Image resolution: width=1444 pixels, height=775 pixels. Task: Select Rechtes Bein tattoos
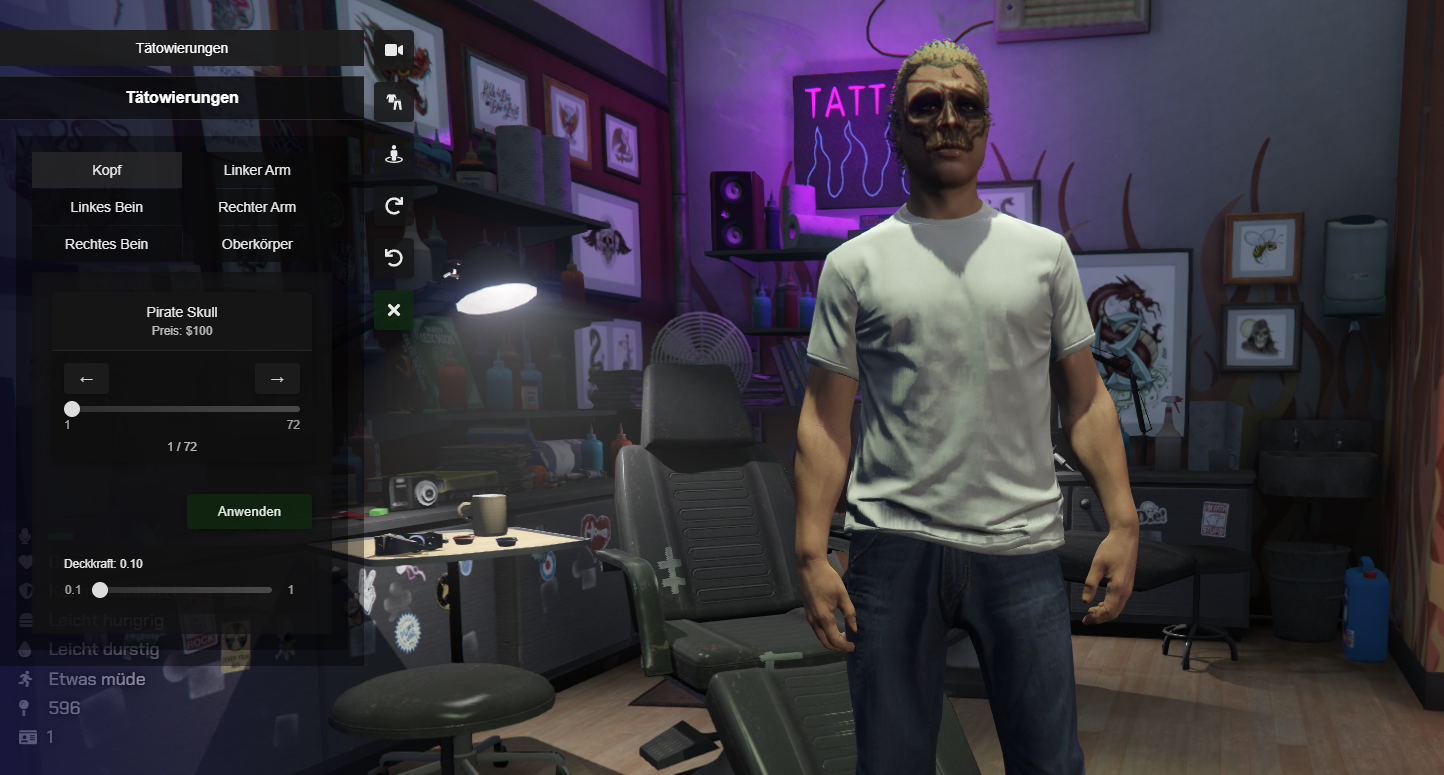pos(107,244)
